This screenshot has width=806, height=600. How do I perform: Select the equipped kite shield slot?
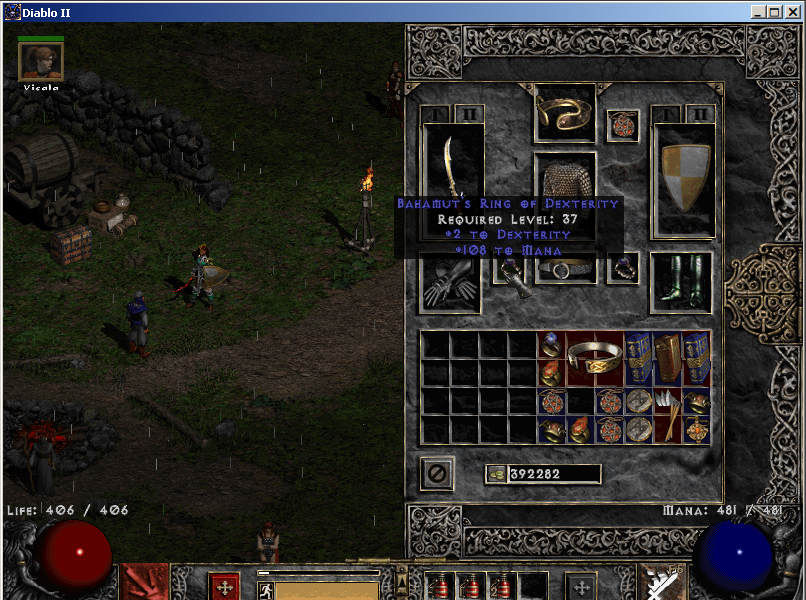(684, 180)
